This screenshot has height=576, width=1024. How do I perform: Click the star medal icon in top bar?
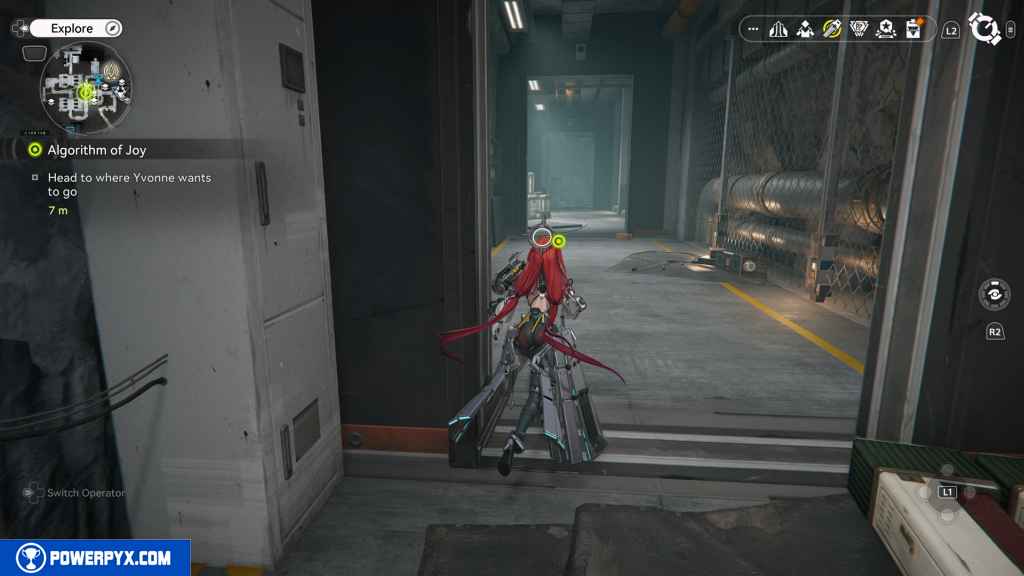click(x=885, y=29)
